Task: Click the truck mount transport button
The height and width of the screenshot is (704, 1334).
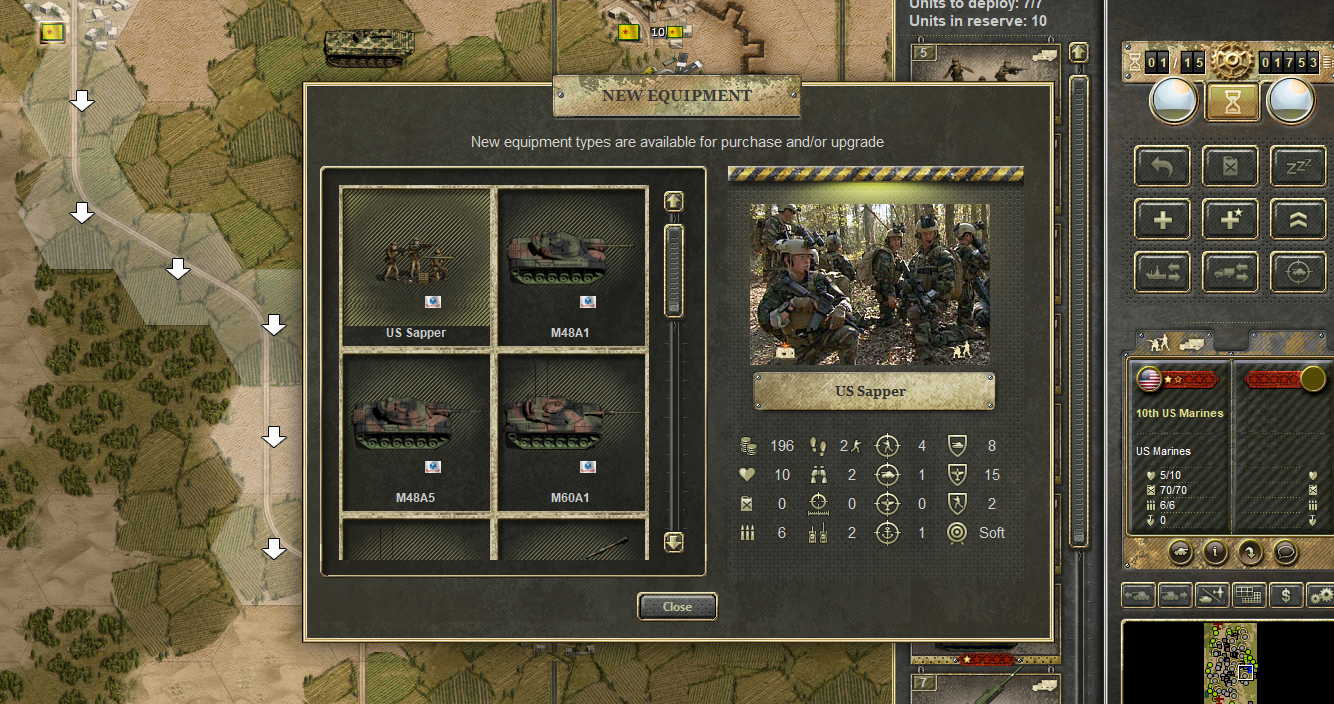Action: [x=1230, y=272]
